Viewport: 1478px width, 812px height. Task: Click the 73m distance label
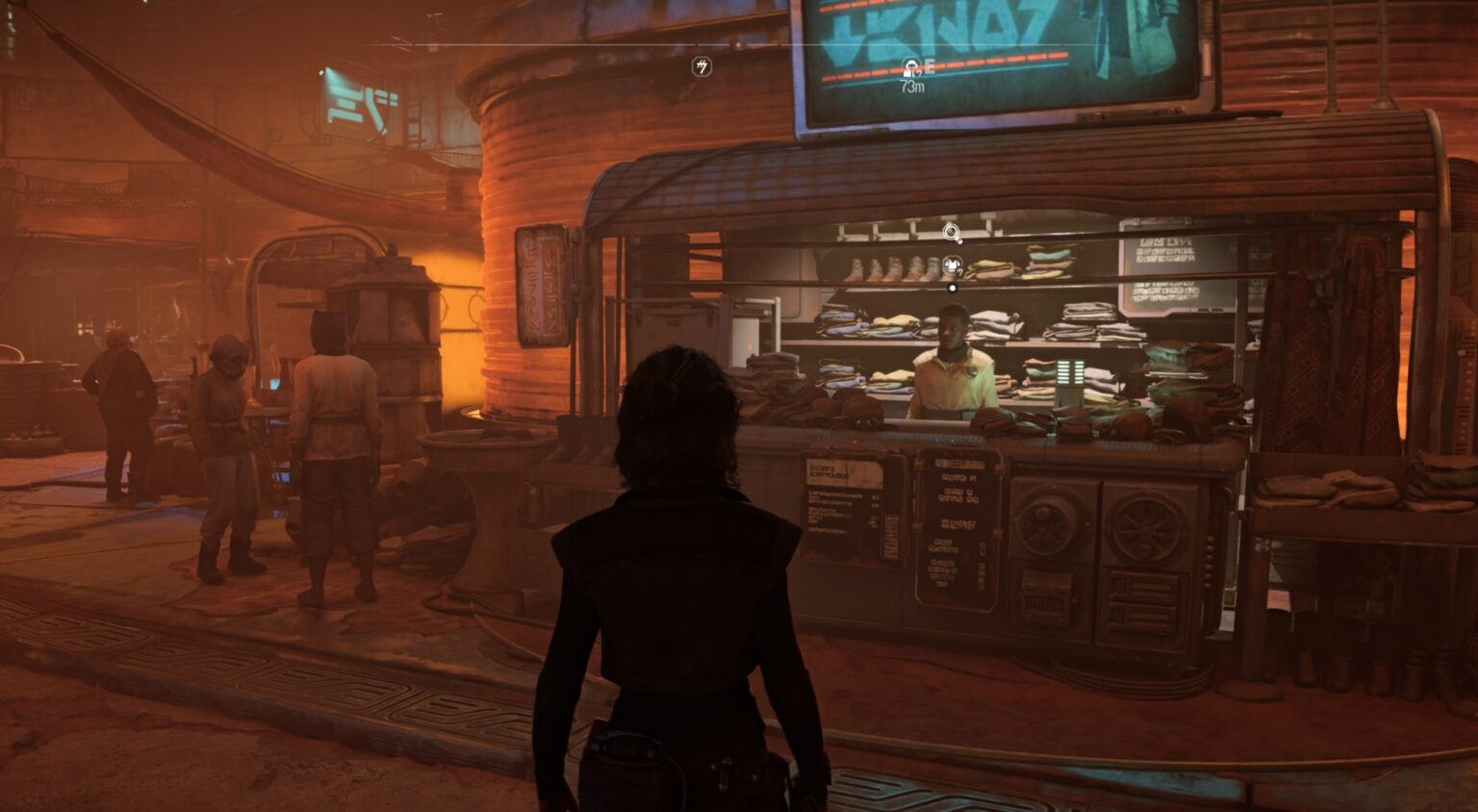pyautogui.click(x=910, y=88)
